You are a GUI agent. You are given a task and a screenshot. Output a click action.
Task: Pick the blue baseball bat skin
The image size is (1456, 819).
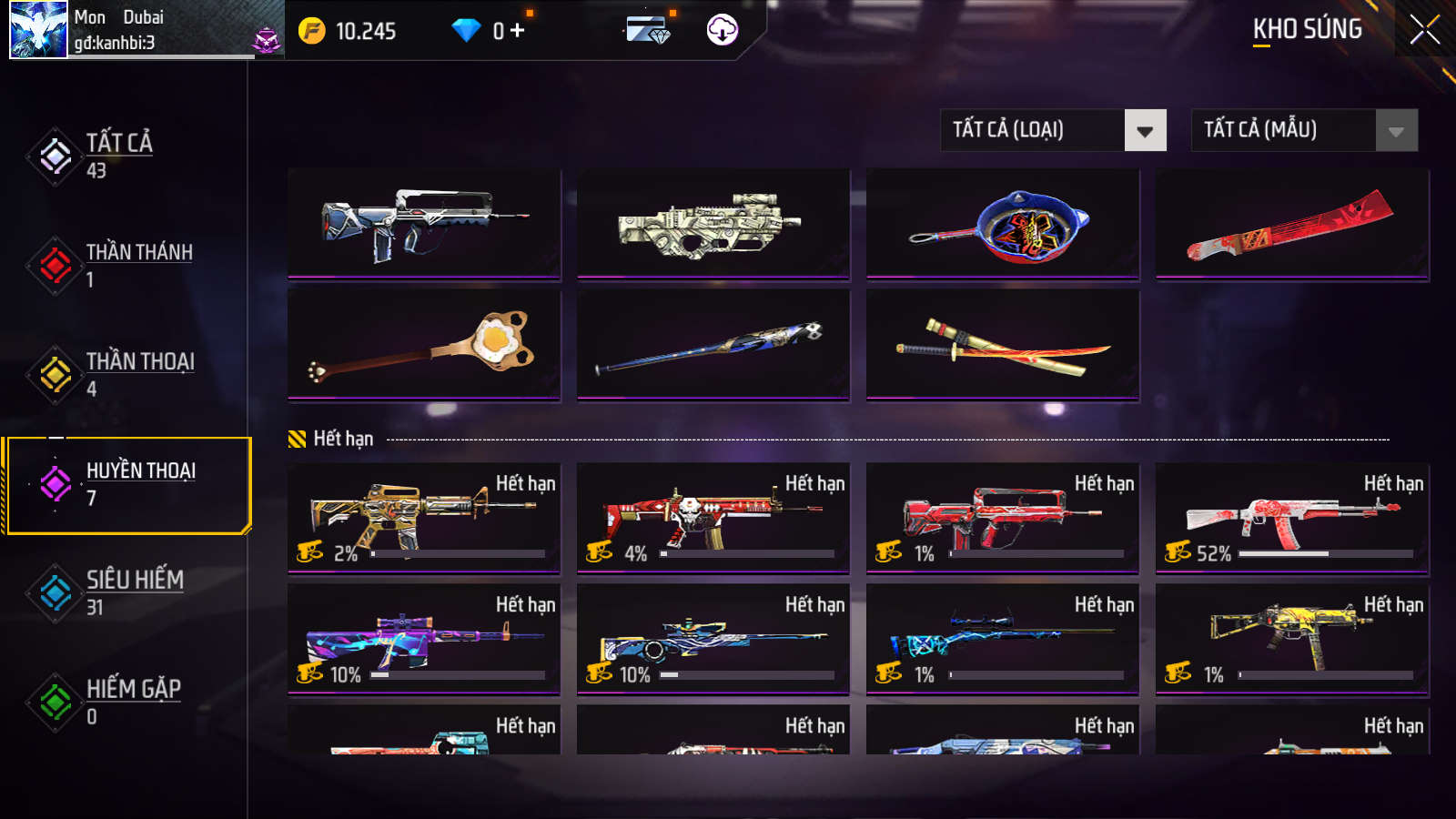(713, 346)
